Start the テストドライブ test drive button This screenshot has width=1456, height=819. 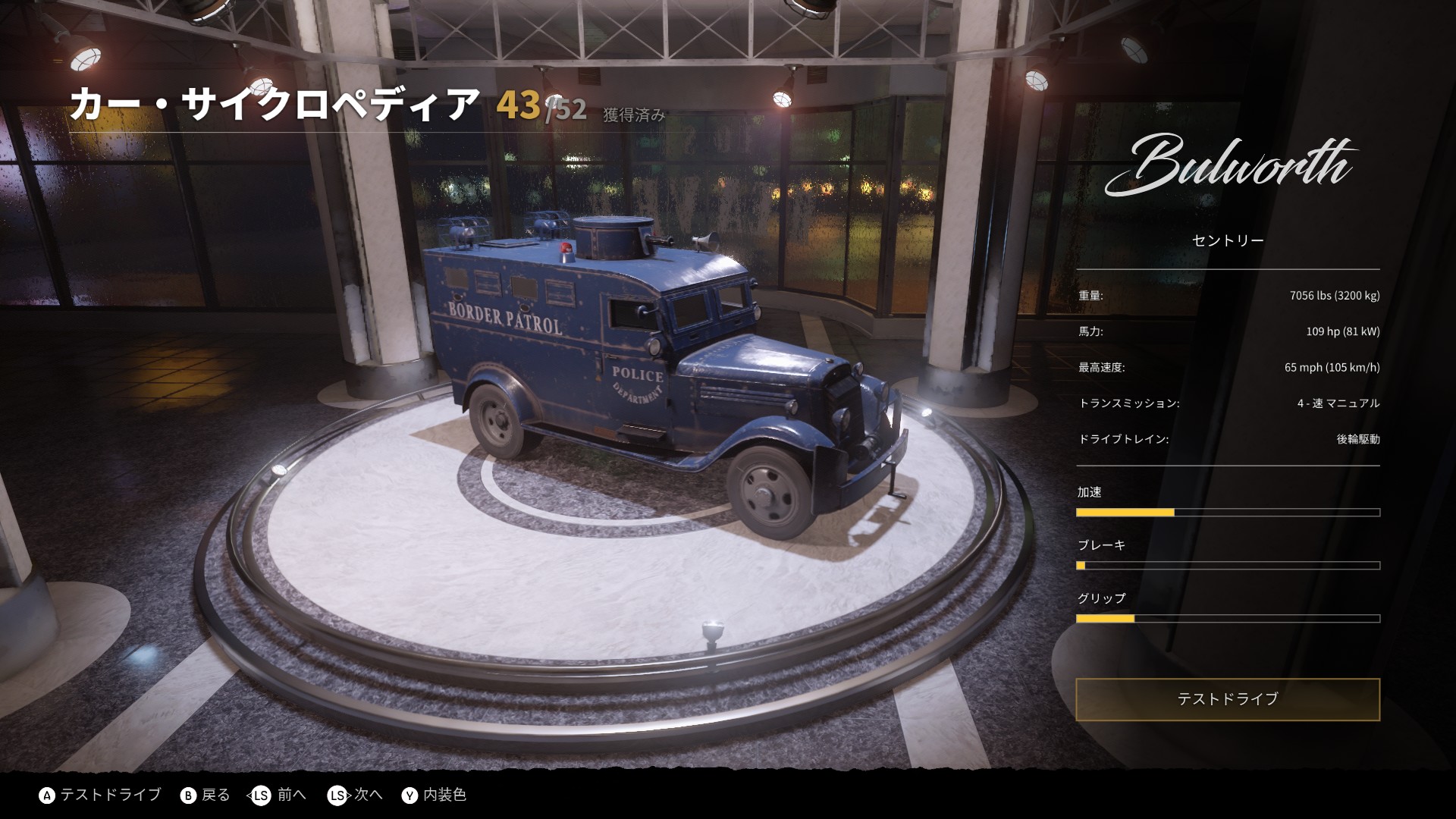1227,699
